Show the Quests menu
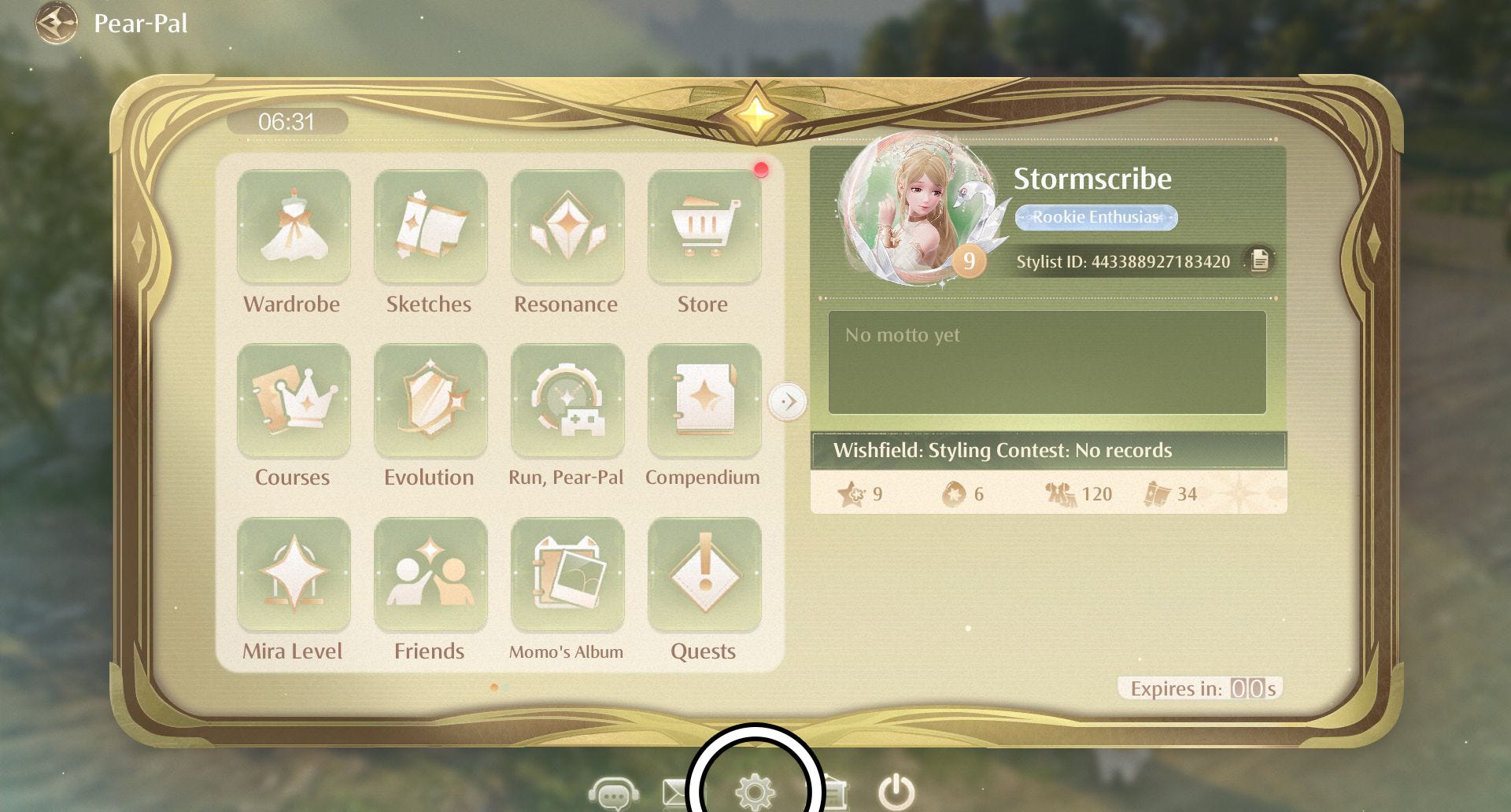This screenshot has height=812, width=1511. 704,574
